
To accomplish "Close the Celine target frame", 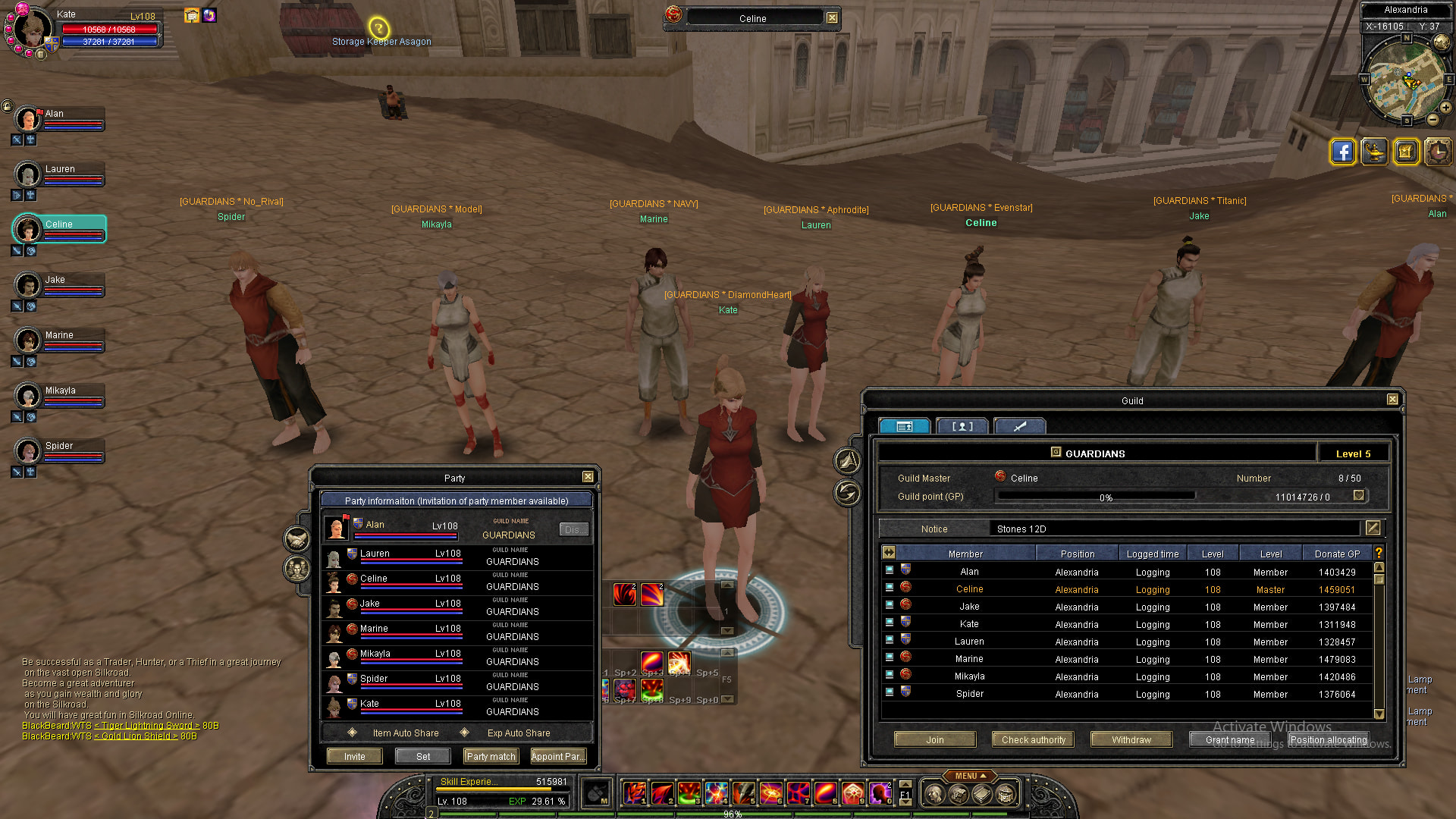I will [833, 18].
